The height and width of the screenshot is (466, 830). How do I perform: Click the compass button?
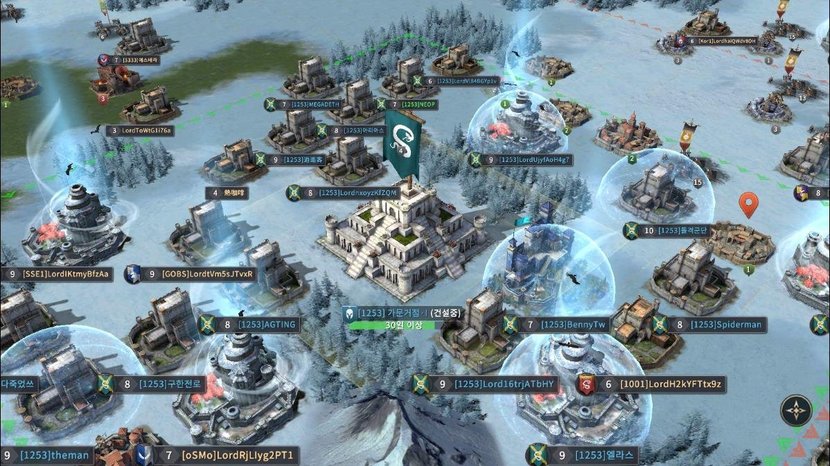796,410
